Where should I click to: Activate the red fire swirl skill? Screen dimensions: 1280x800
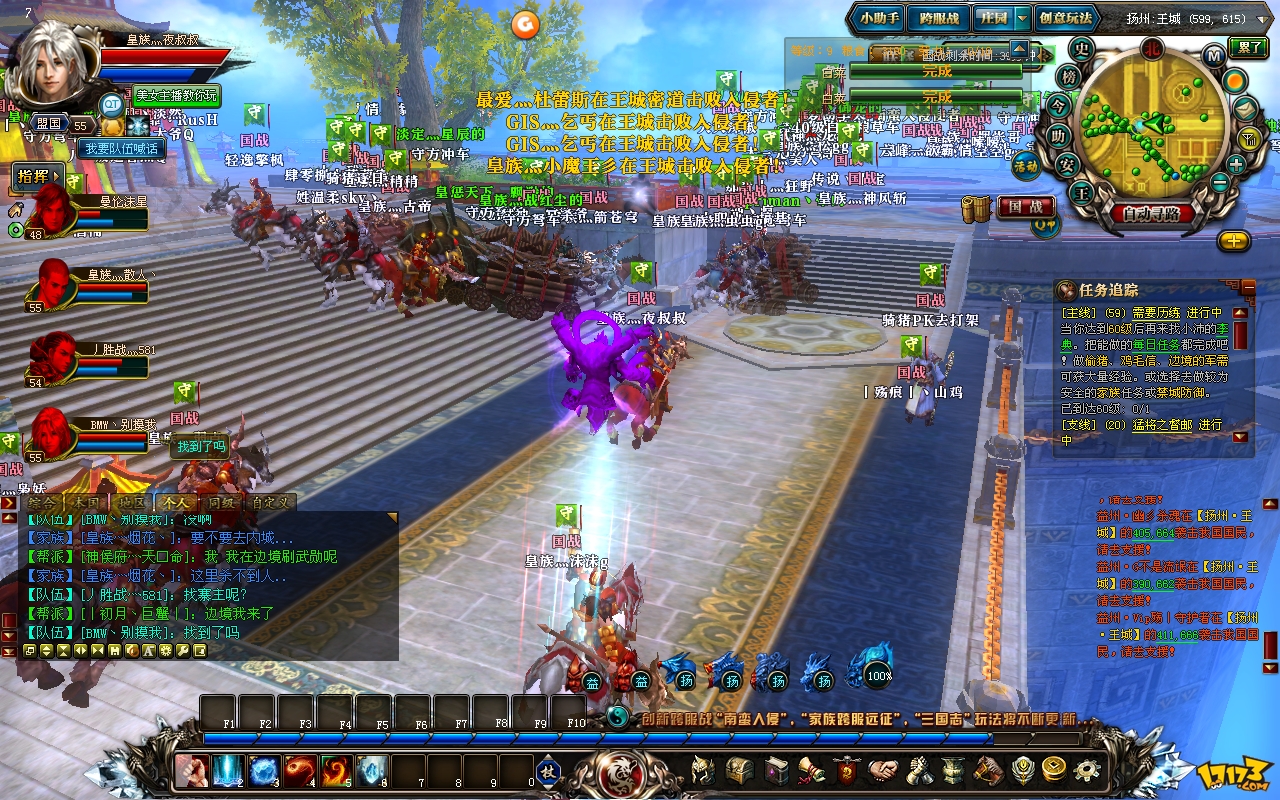298,771
